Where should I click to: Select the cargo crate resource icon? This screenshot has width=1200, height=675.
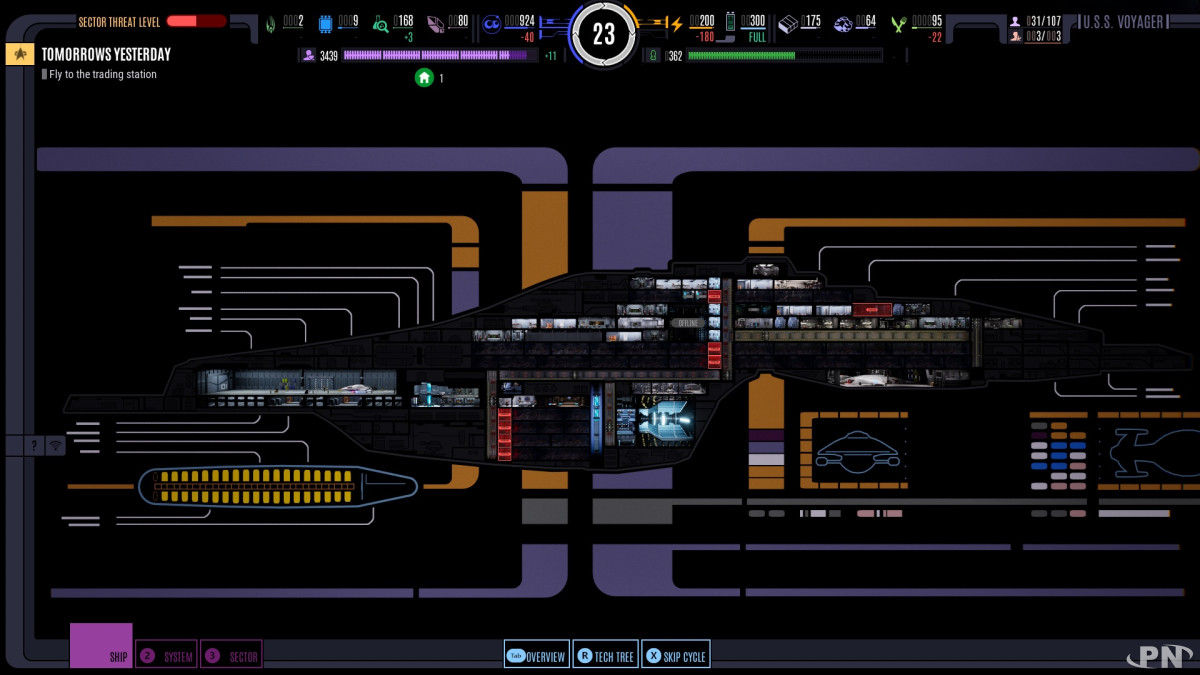(788, 23)
